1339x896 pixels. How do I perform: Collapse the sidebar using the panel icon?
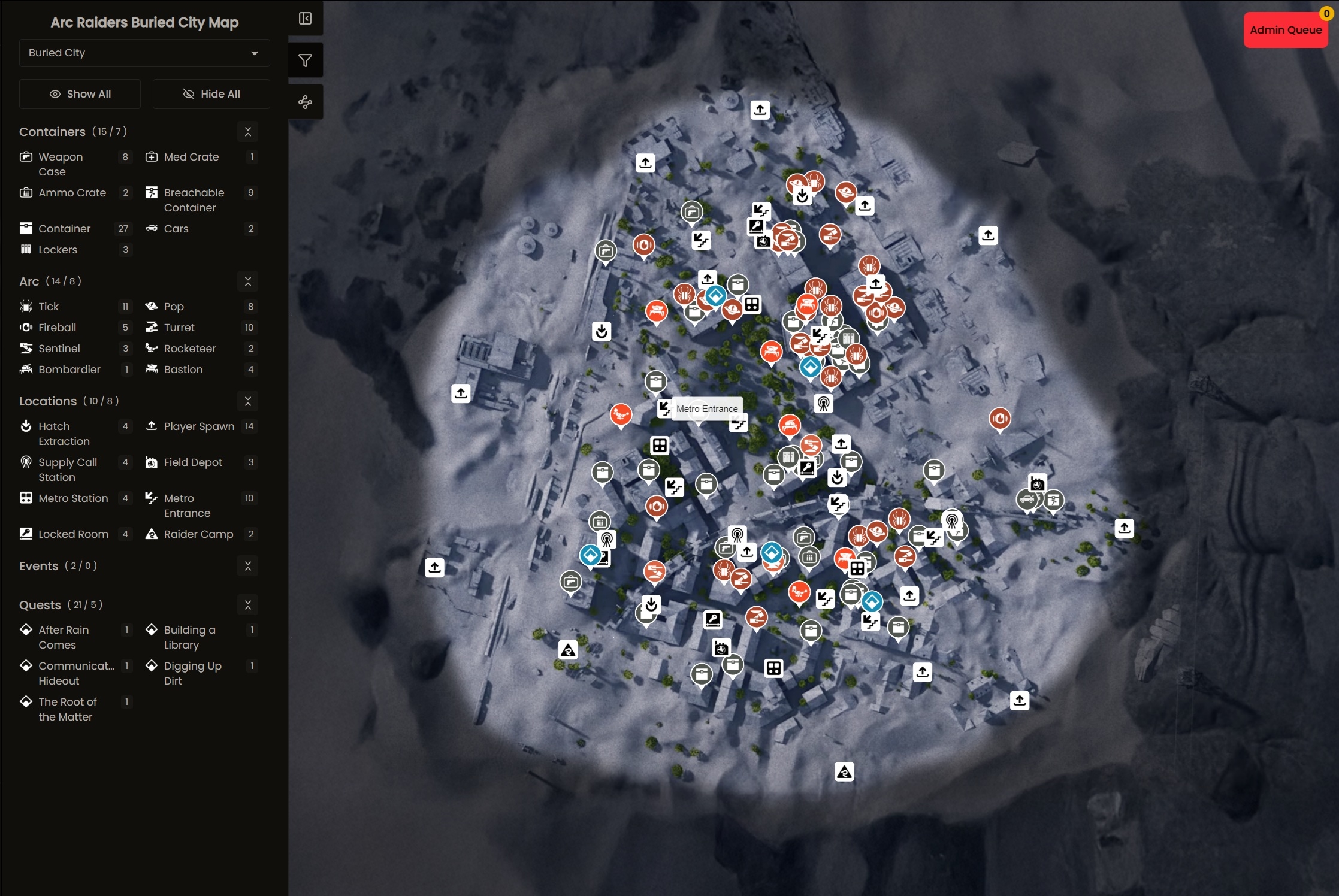coord(305,19)
